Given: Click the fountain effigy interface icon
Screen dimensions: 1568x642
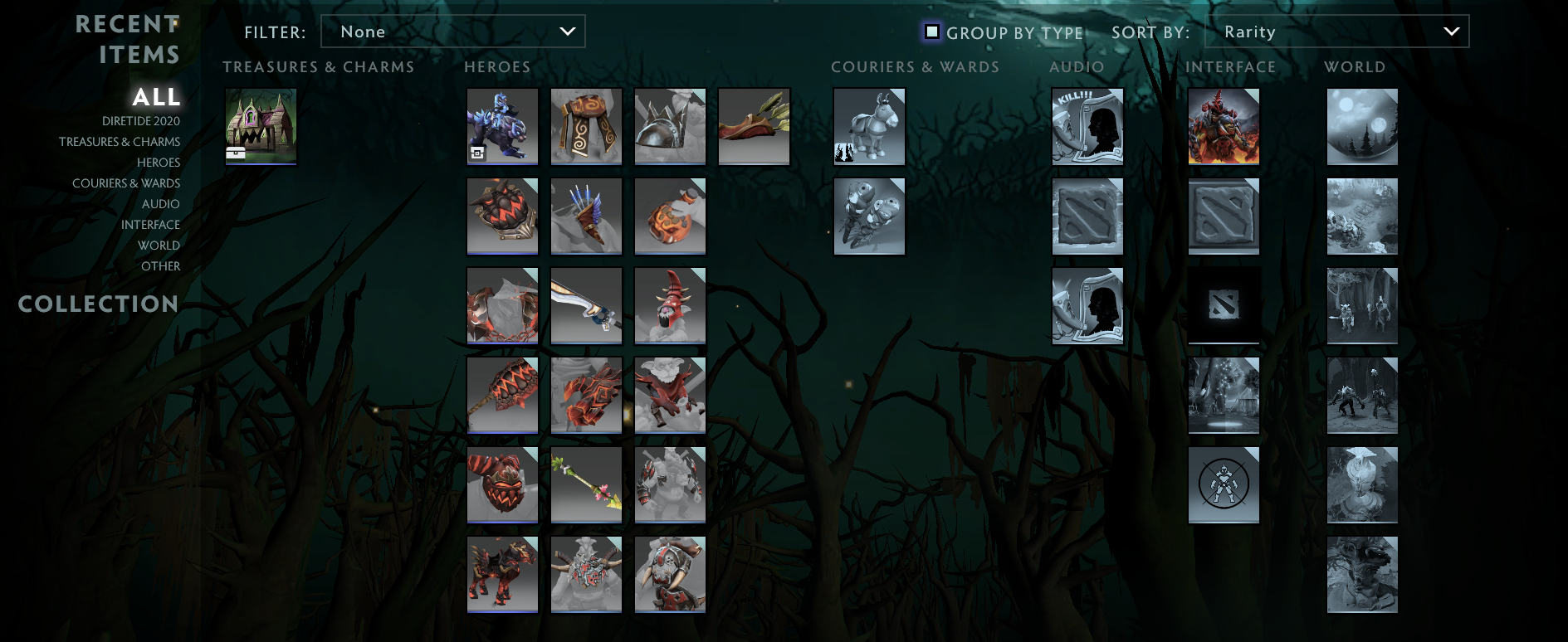Looking at the screenshot, I should [1224, 395].
